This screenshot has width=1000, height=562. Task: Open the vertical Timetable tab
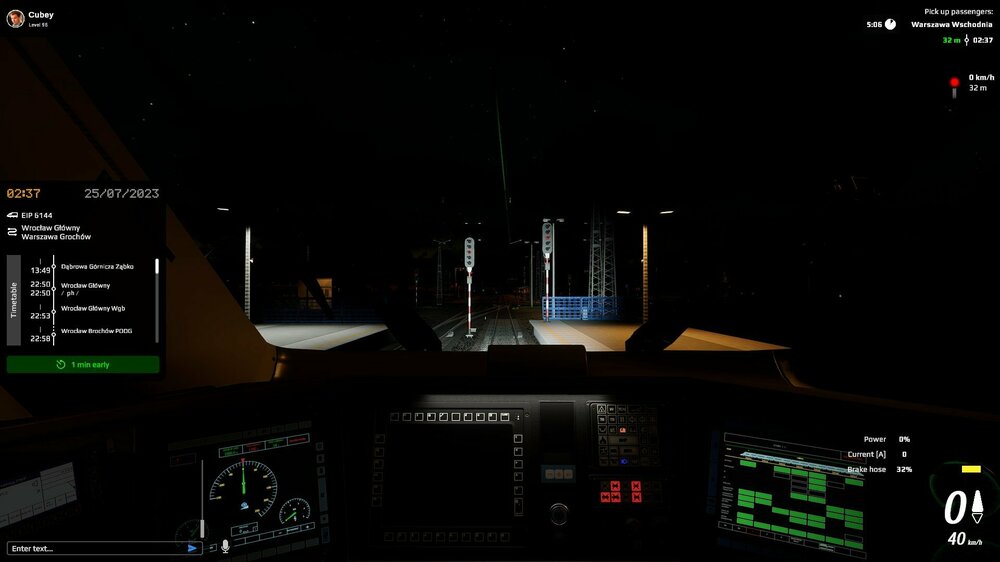[14, 297]
